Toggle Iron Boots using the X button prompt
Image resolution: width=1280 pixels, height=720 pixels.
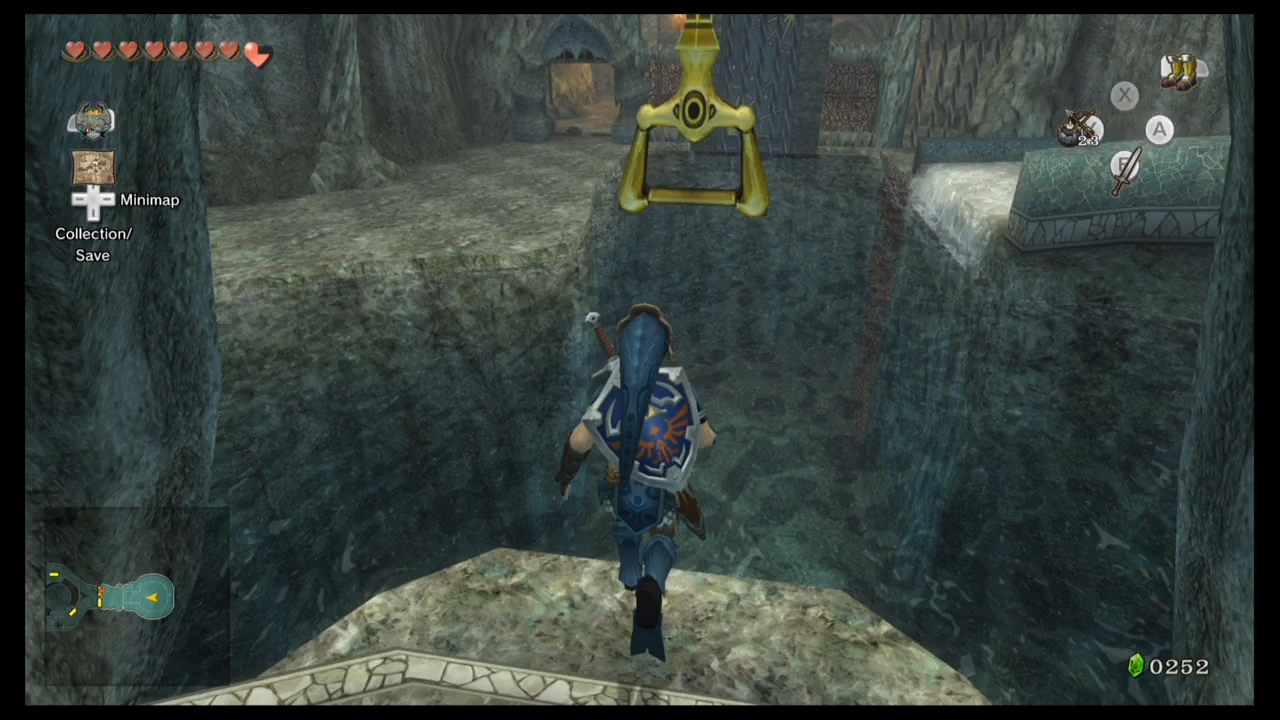pos(1124,95)
